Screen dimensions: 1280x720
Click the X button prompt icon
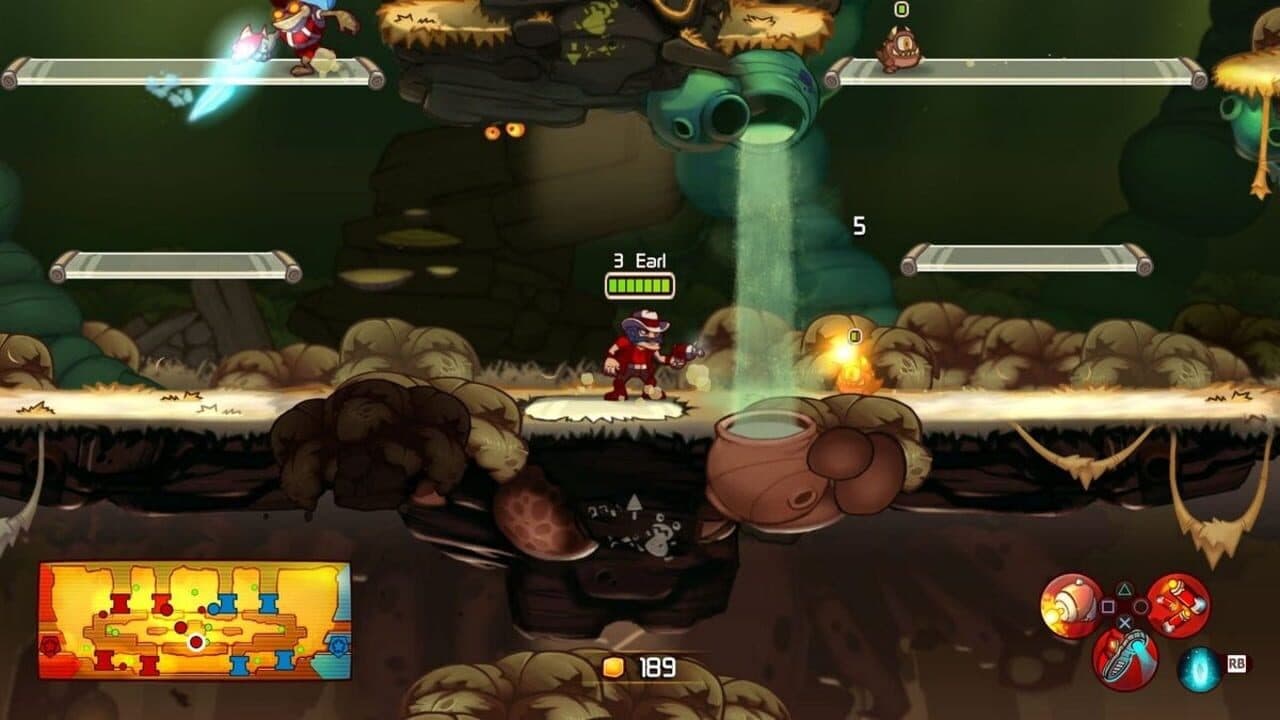click(1124, 623)
